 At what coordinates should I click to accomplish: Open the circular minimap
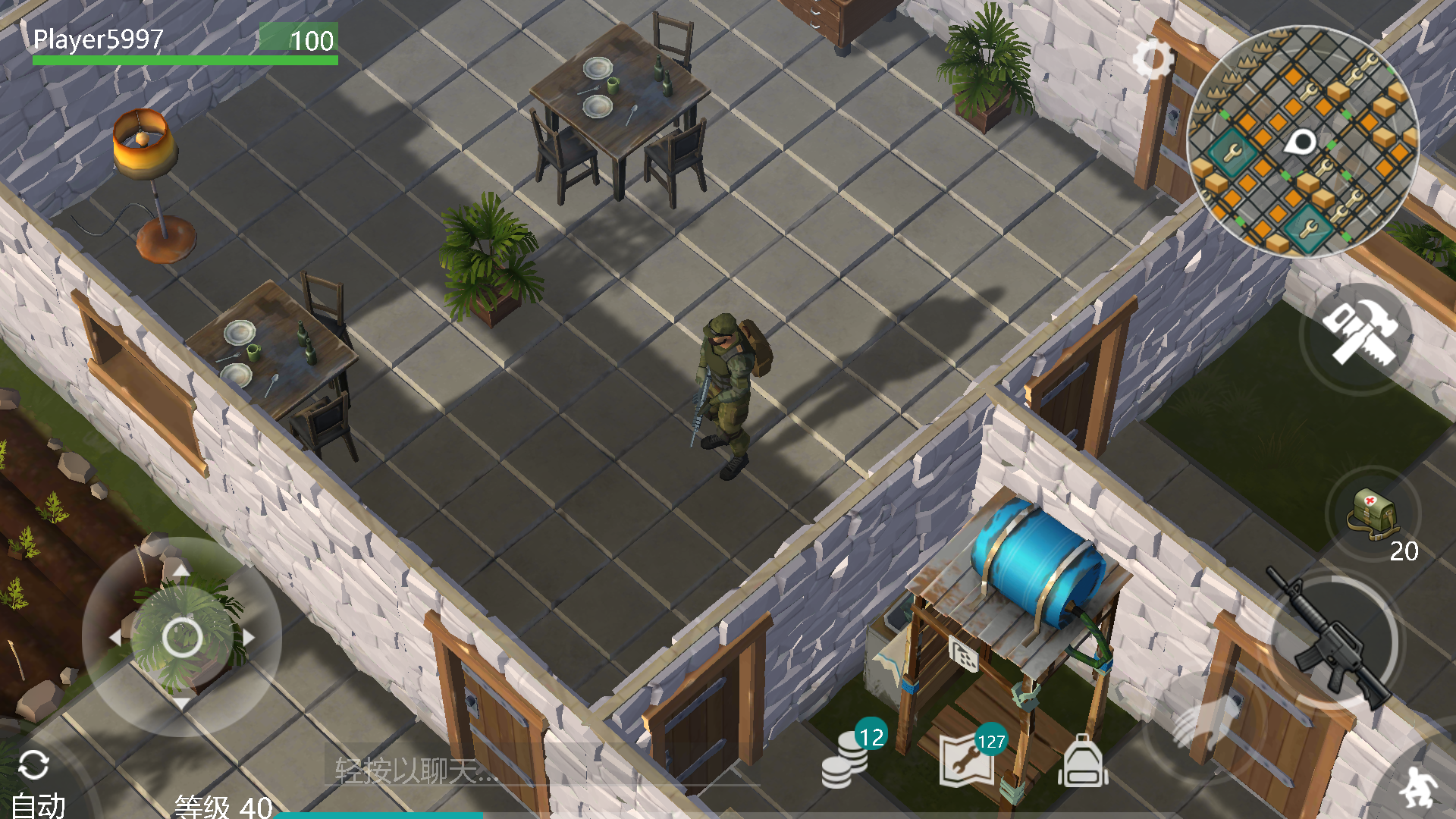coord(1302,142)
